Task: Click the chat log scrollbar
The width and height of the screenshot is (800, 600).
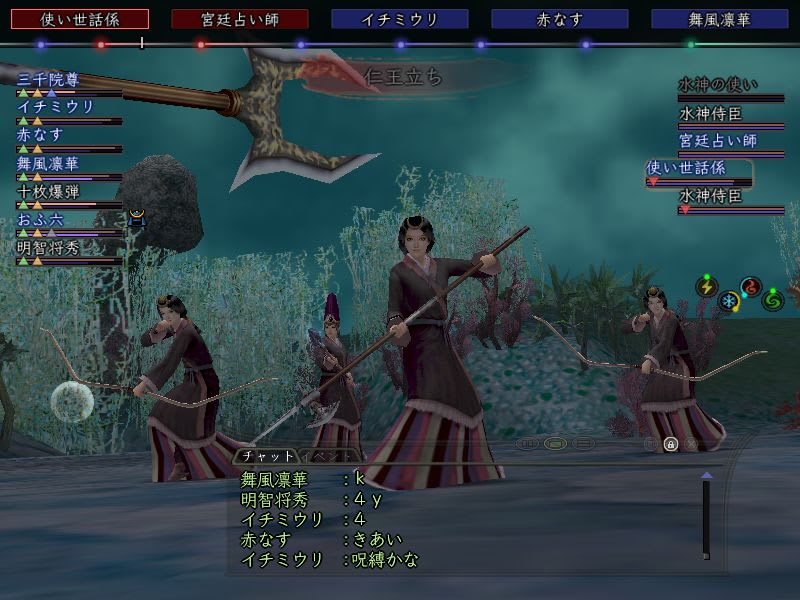Action: tap(706, 518)
